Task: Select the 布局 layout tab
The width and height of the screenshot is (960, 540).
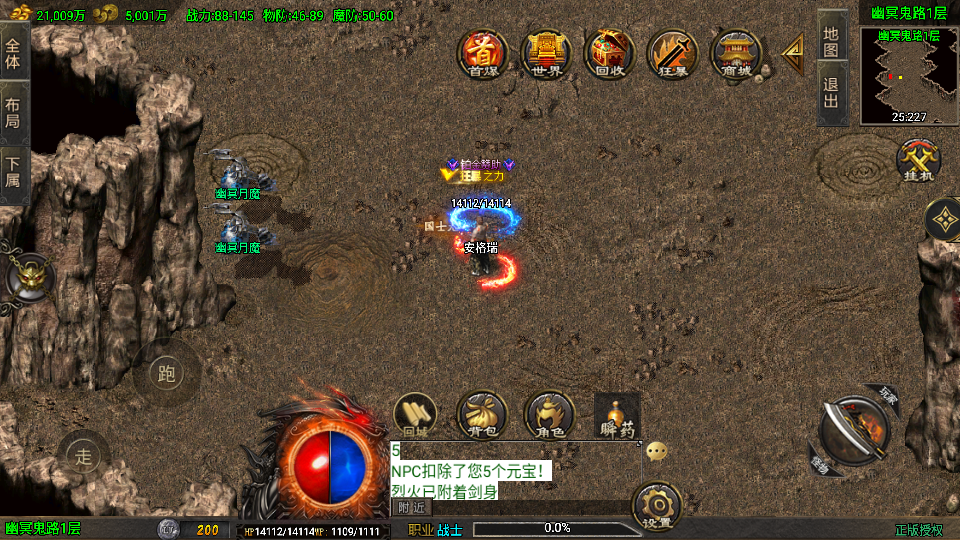Action: (x=13, y=113)
